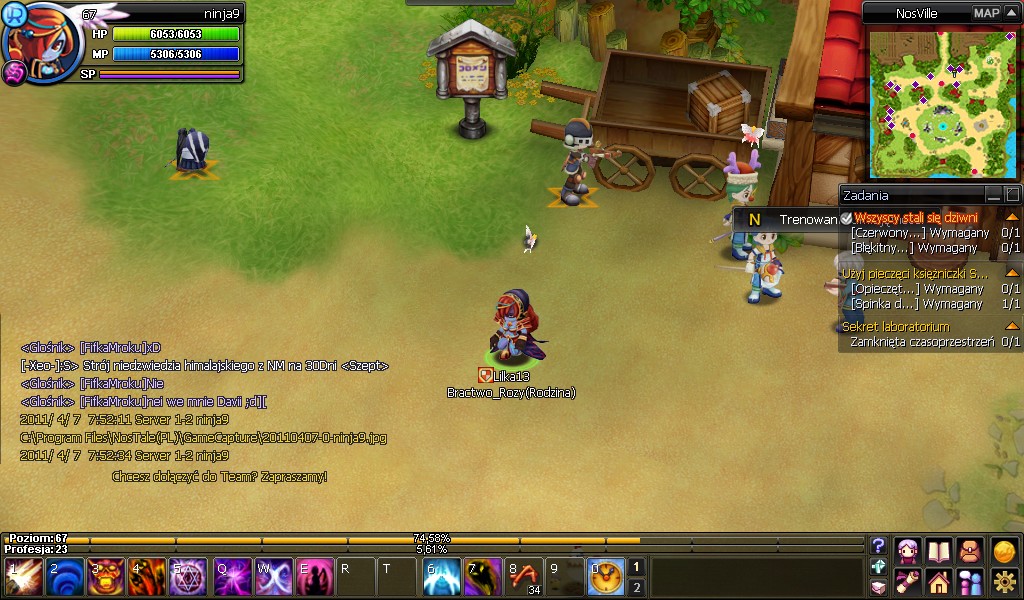Viewport: 1024px width, 600px height.
Task: Minimize the Zadania quest panel
Action: pos(994,195)
